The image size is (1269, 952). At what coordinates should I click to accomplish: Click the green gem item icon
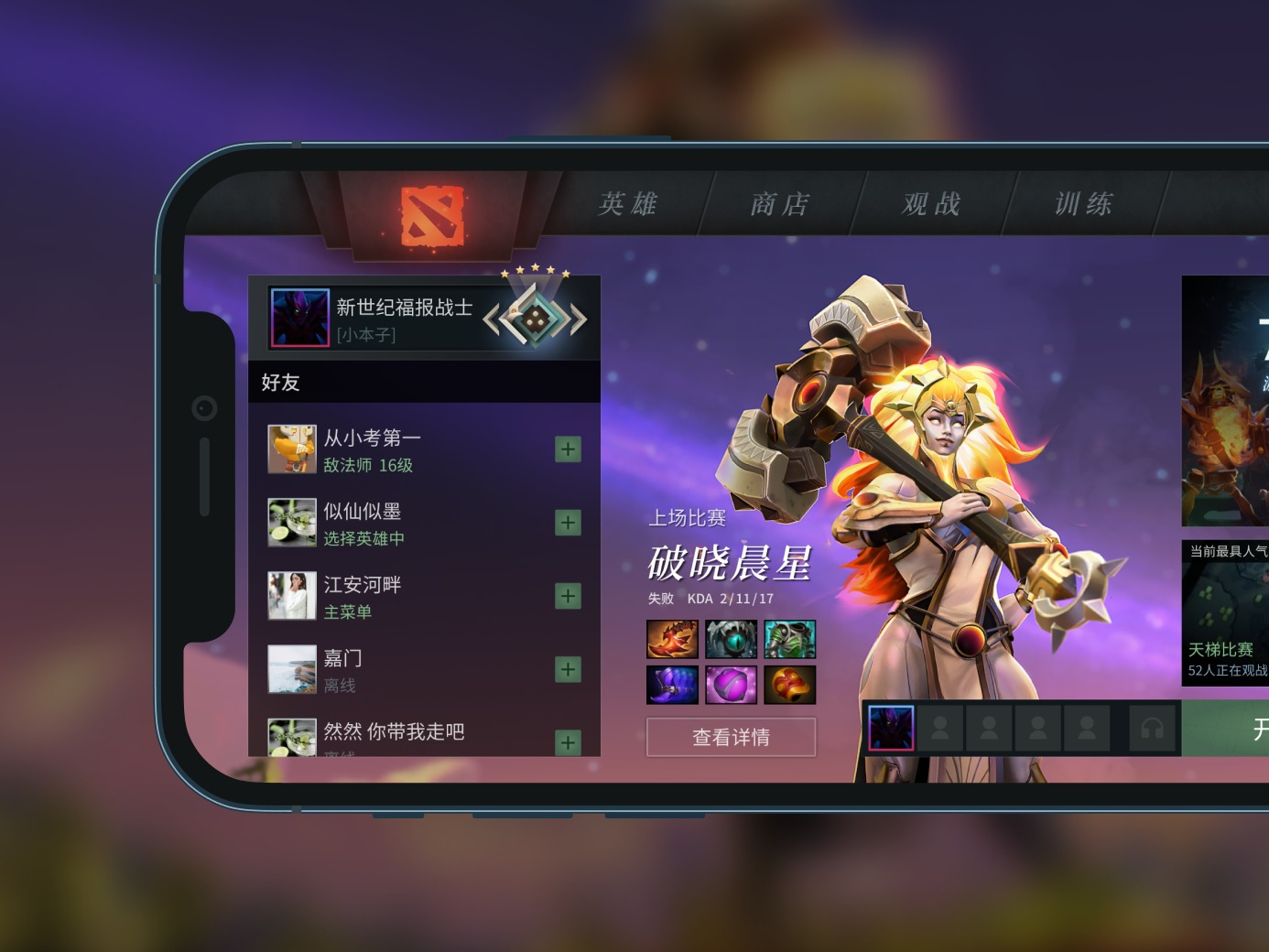coord(732,639)
